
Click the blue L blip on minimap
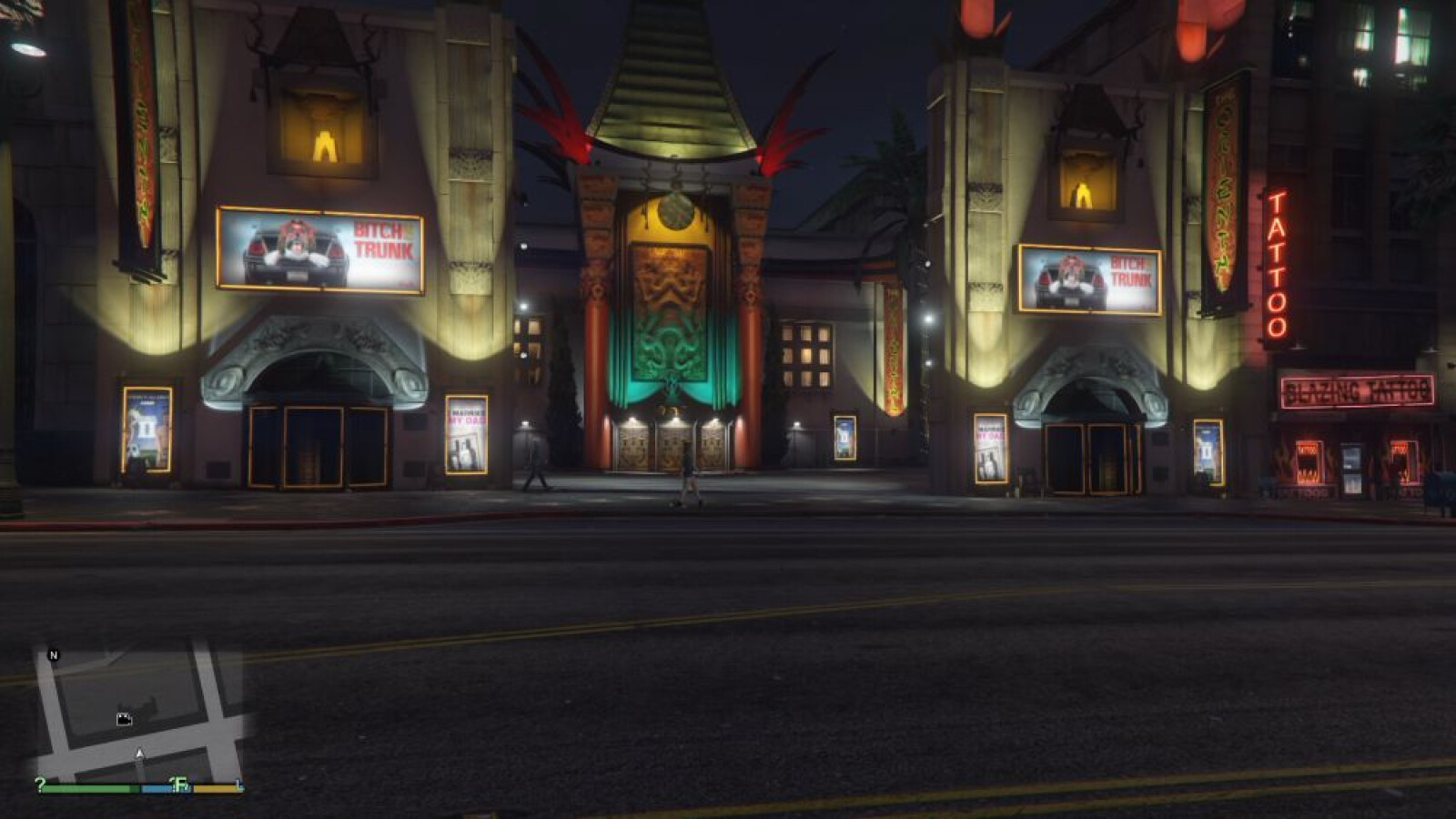click(239, 784)
